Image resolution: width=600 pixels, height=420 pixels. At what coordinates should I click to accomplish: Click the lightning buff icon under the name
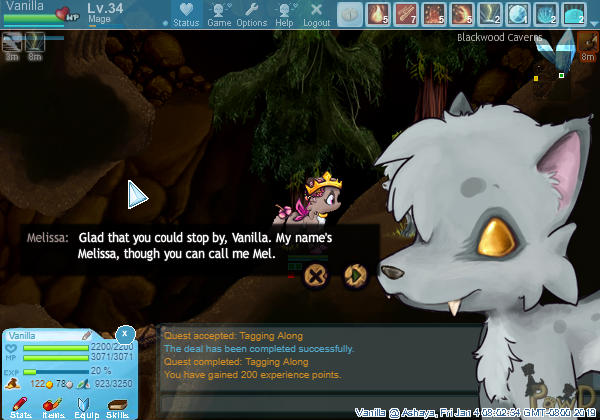tap(35, 42)
